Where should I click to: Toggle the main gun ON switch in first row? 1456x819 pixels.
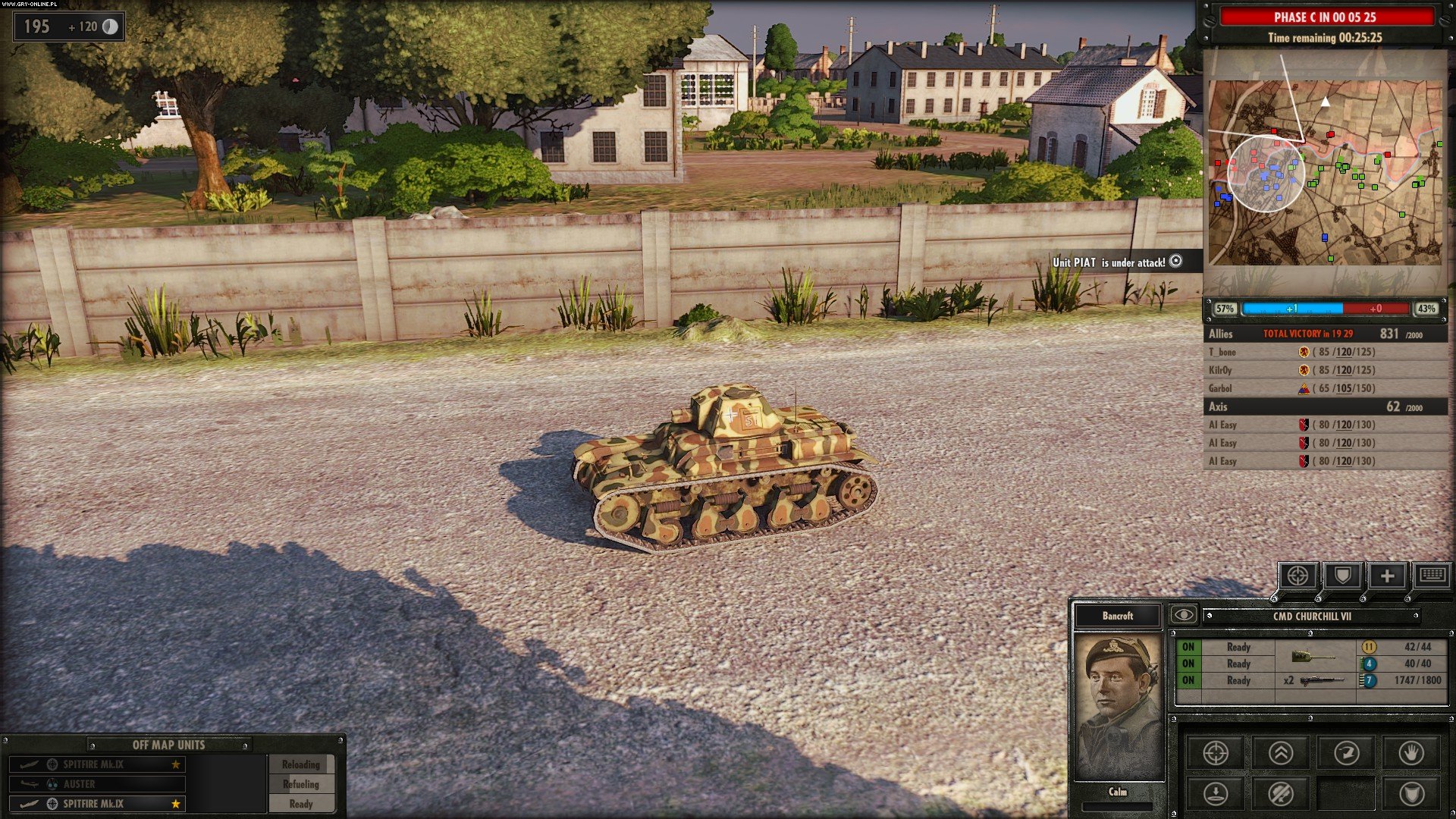pyautogui.click(x=1188, y=647)
